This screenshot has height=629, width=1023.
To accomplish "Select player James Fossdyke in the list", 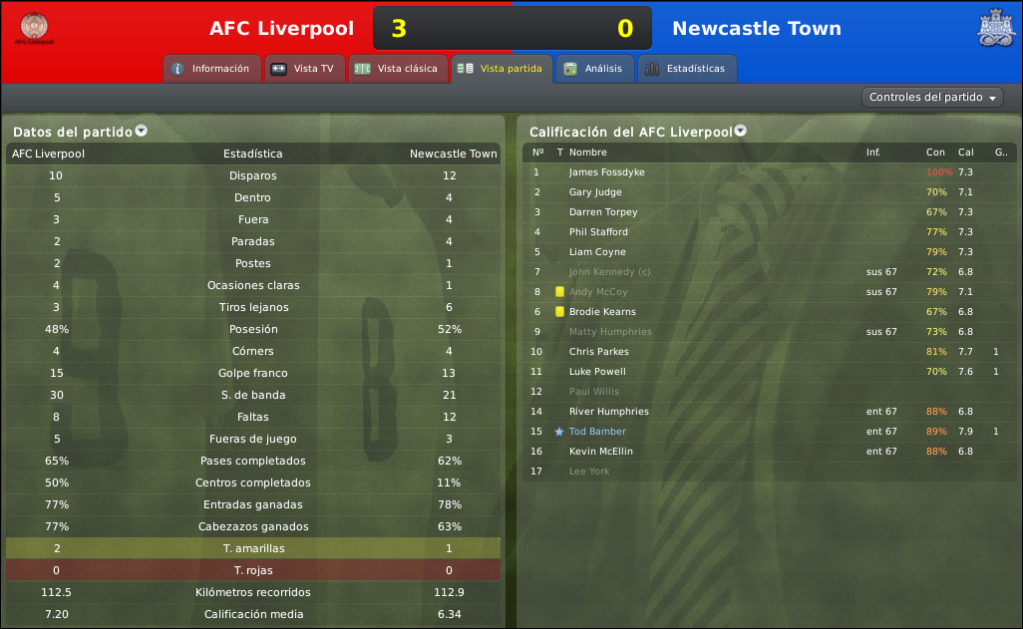I will 606,172.
